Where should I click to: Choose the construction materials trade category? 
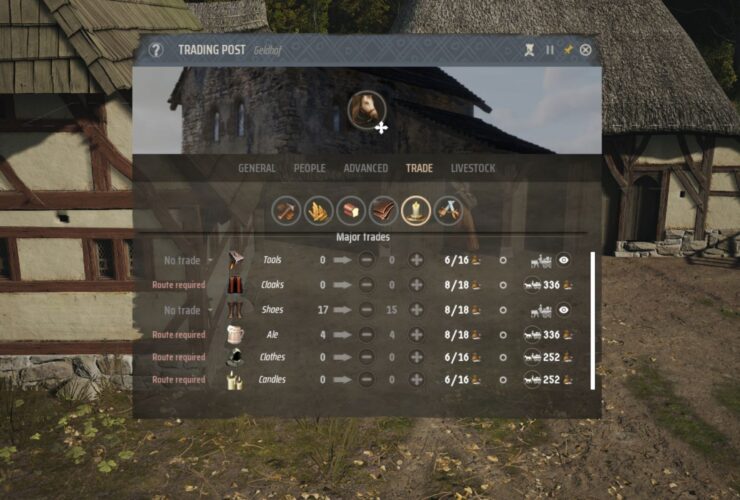286,210
